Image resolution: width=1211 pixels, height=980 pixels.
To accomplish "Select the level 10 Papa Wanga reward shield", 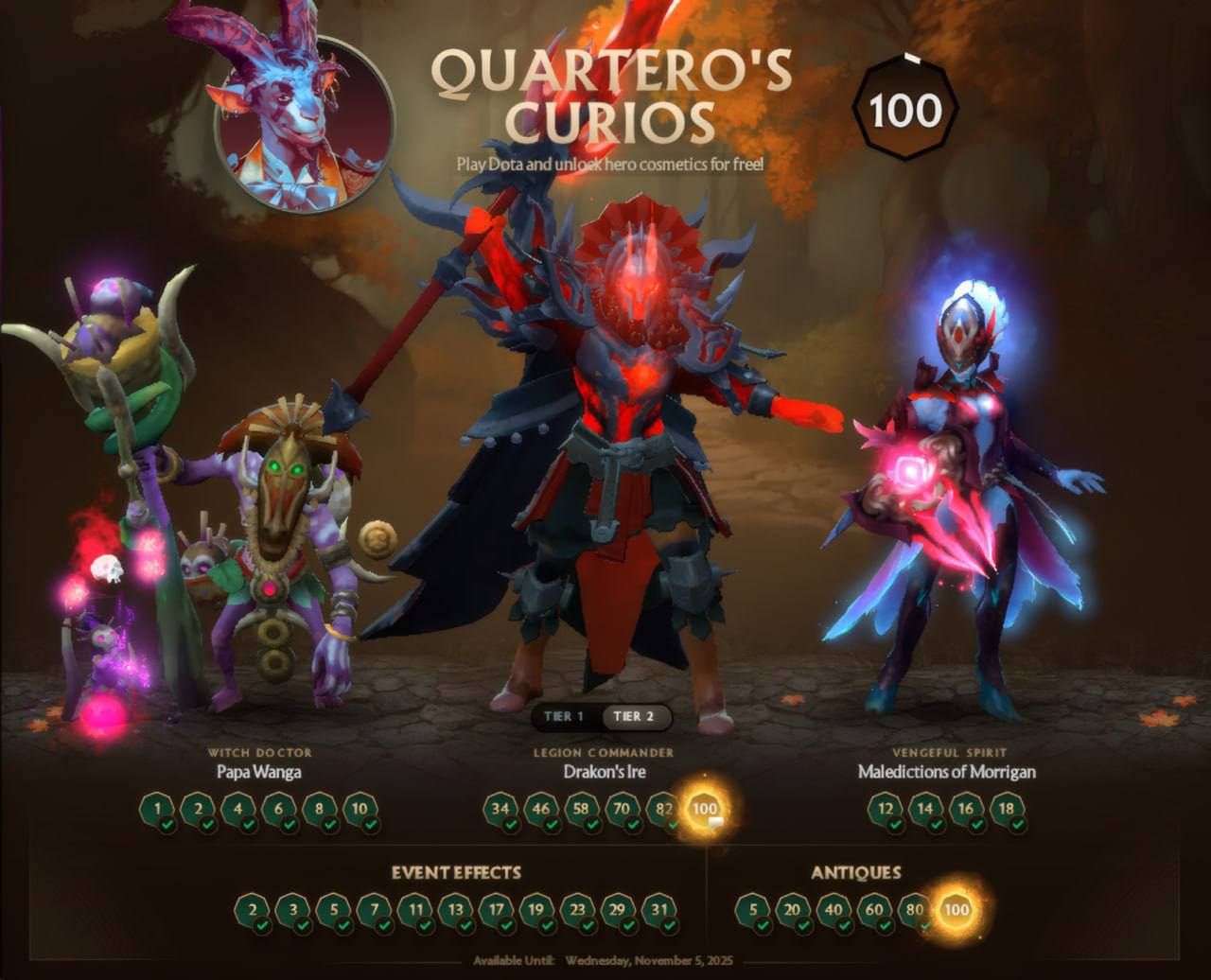I will coord(358,810).
